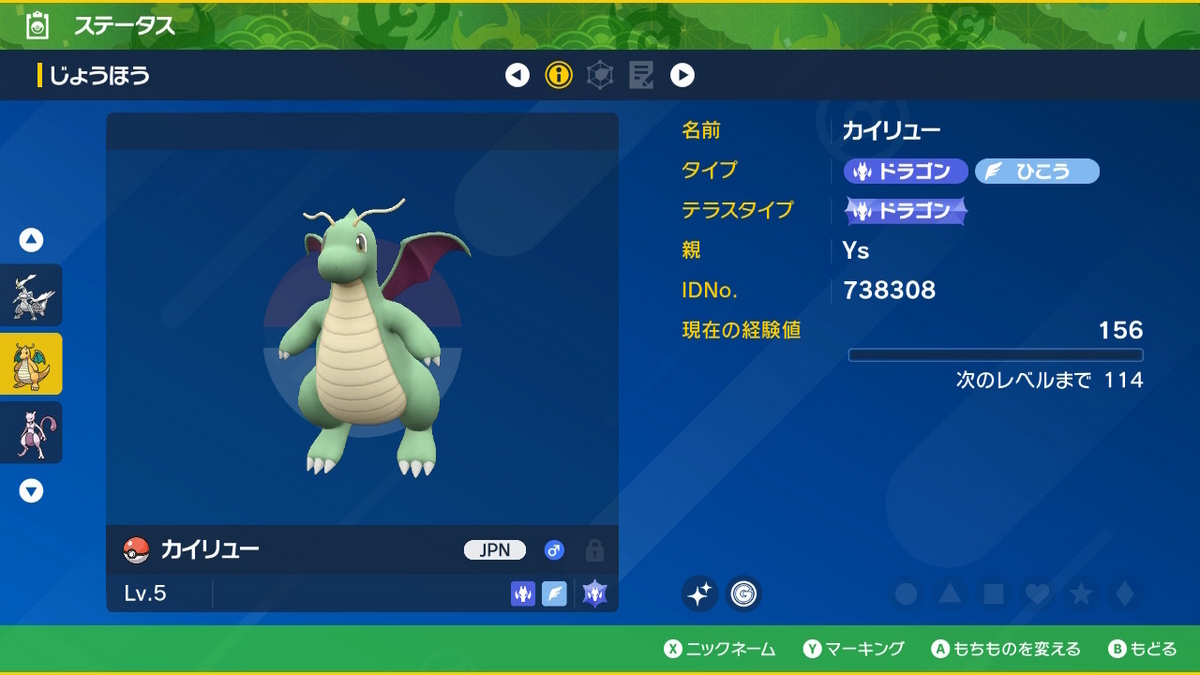Choose もちものを変える to change held item

pos(1006,649)
